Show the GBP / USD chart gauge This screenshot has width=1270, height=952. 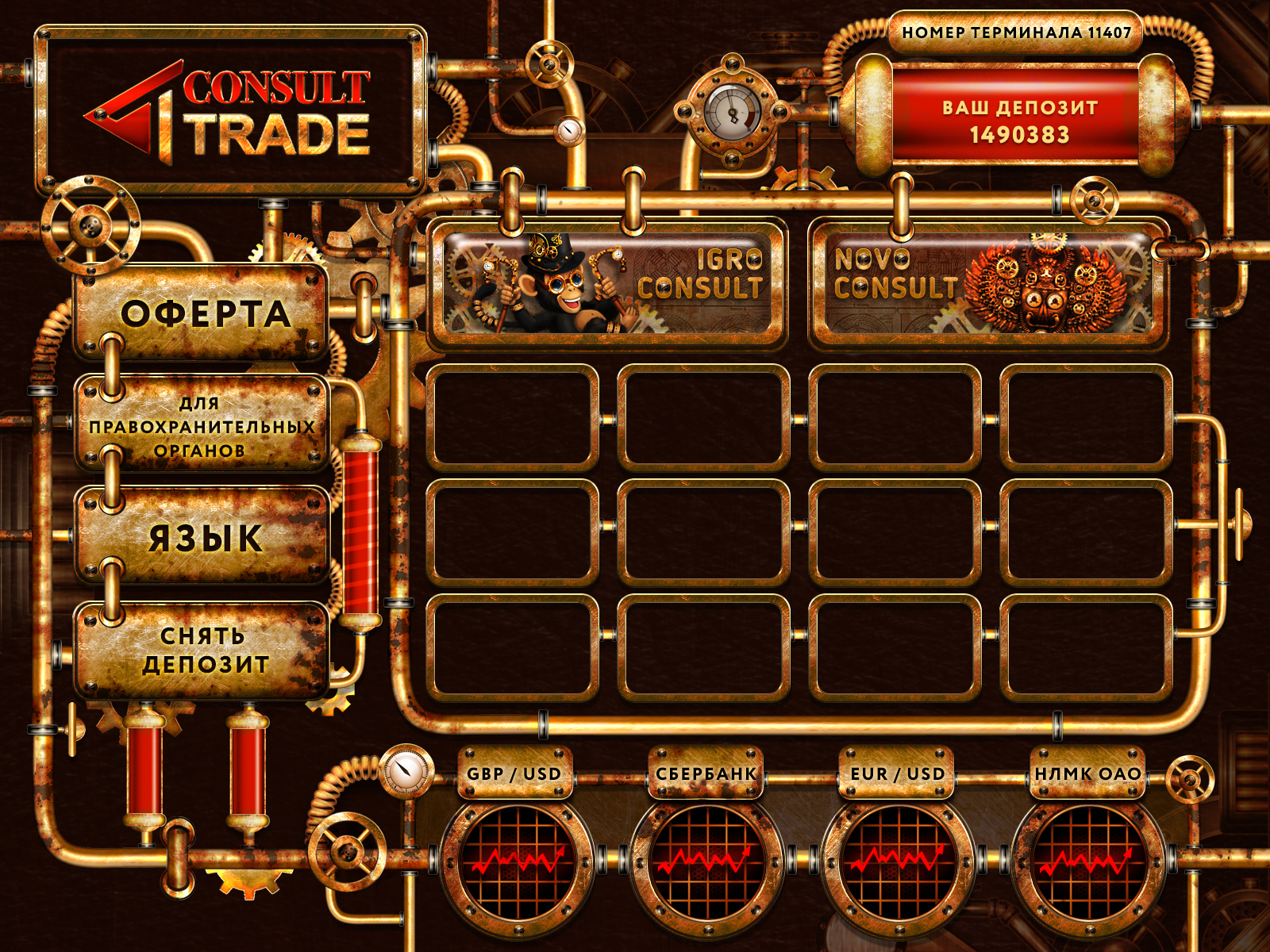(x=516, y=861)
